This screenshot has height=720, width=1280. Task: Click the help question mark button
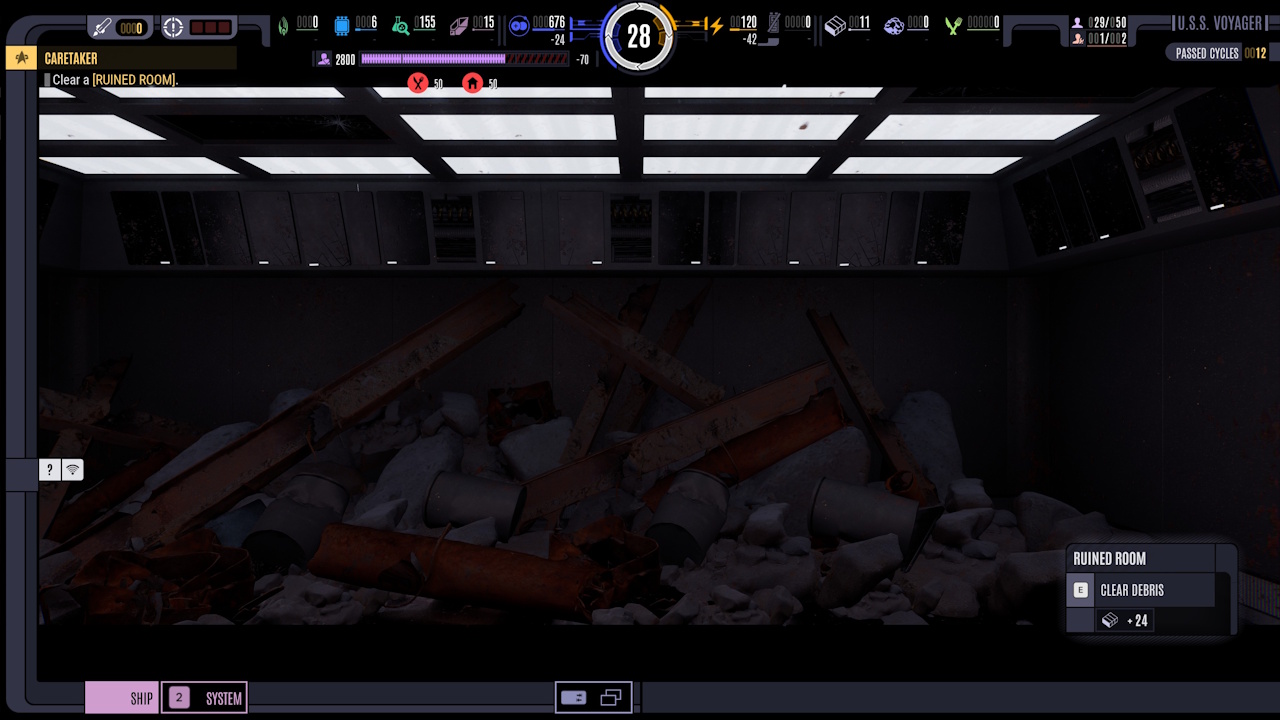[49, 469]
